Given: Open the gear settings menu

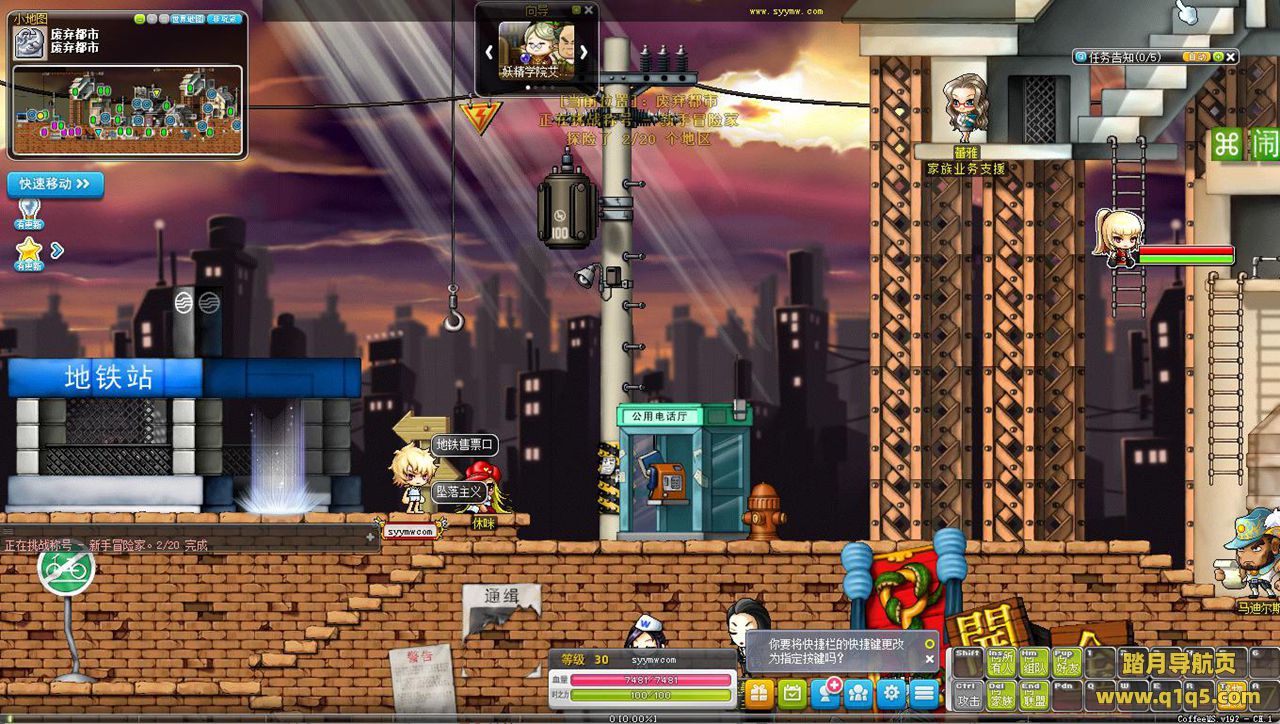Looking at the screenshot, I should [x=891, y=692].
